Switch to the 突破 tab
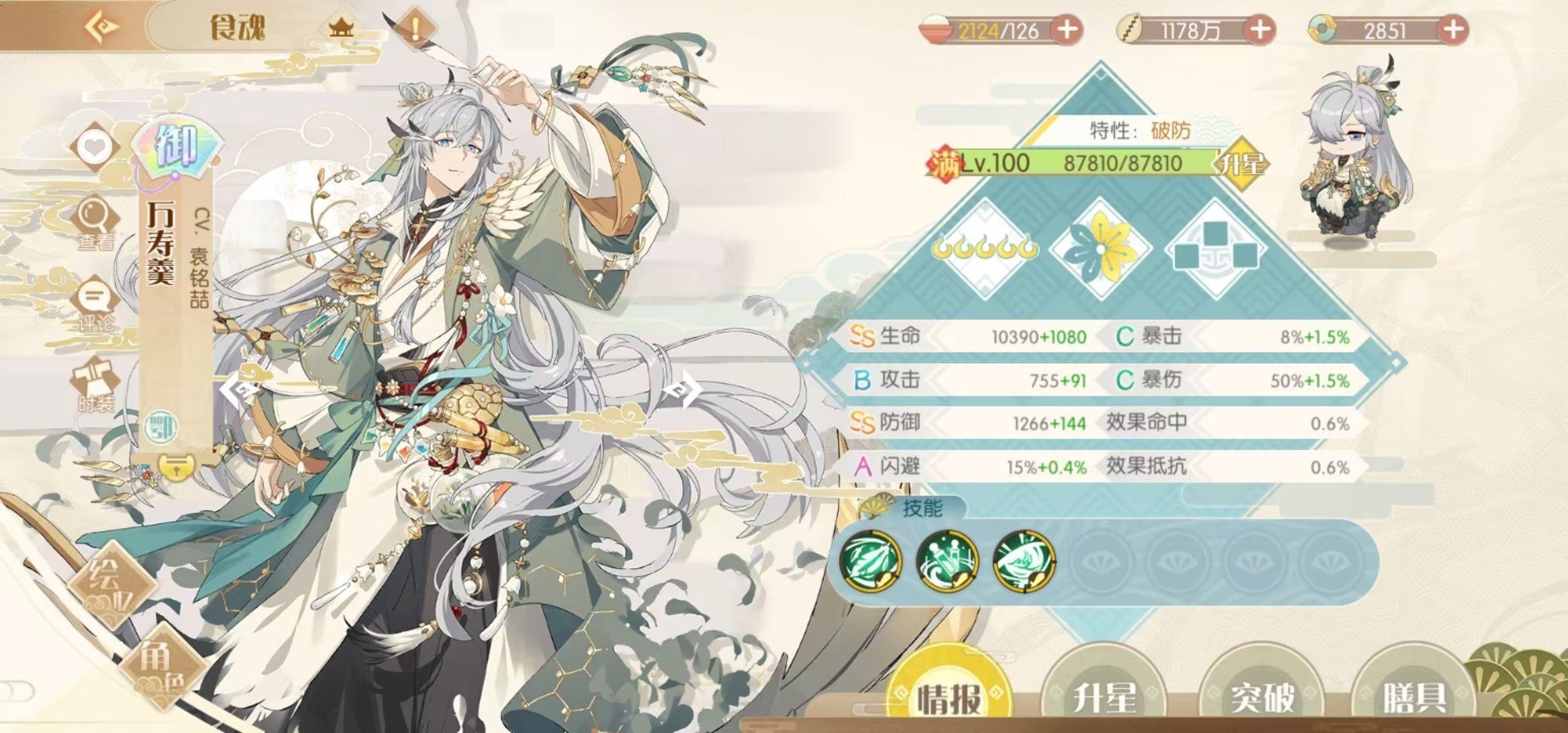The height and width of the screenshot is (733, 1568). [1262, 696]
